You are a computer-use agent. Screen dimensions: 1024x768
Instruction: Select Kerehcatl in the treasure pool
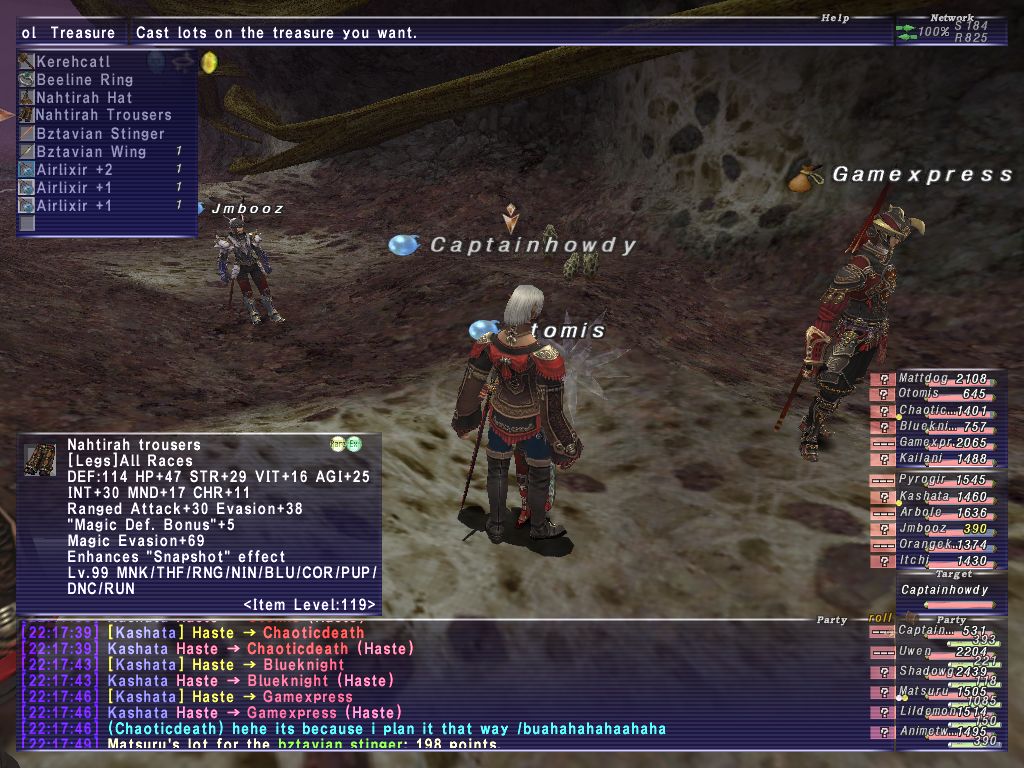[73, 62]
